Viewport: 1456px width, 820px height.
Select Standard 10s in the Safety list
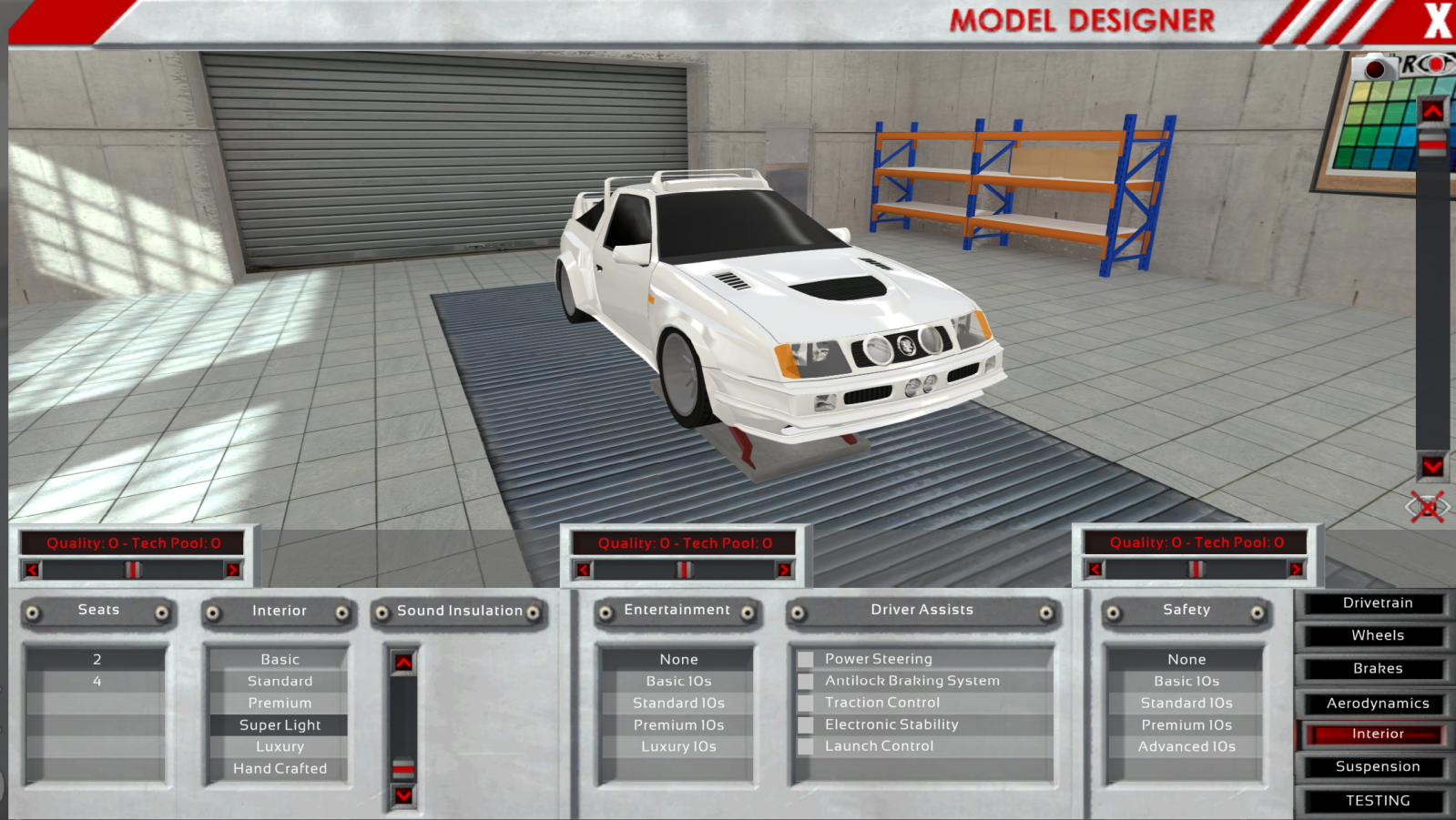[x=1186, y=704]
